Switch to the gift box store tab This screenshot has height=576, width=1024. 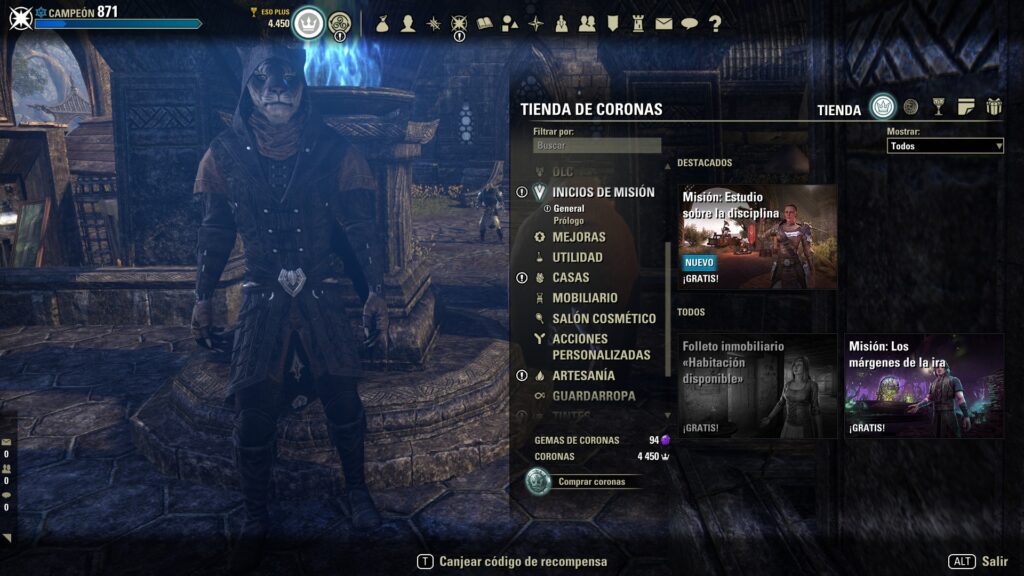[x=993, y=107]
